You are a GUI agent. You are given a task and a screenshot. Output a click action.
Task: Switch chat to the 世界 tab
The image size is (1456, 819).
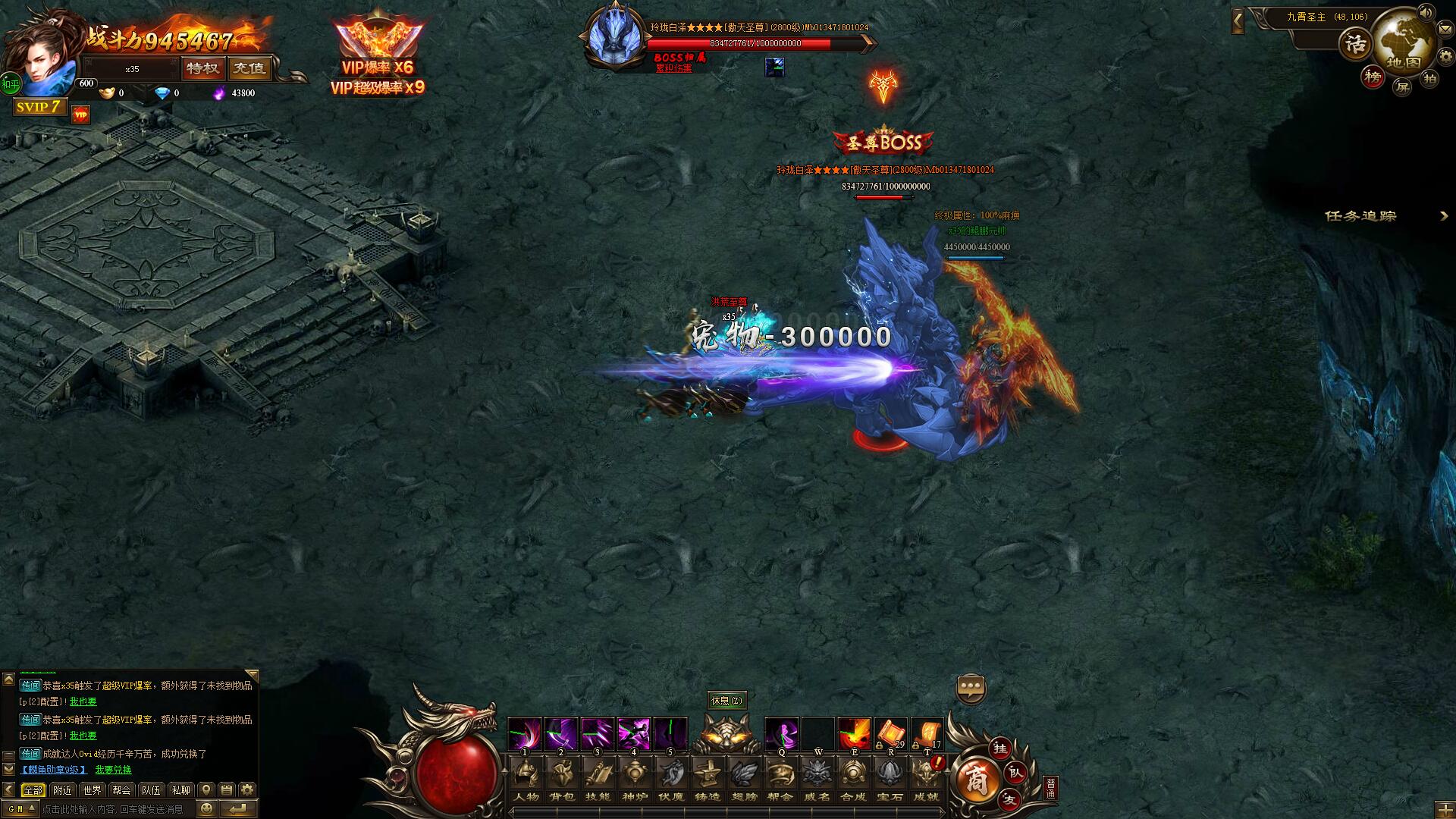92,789
